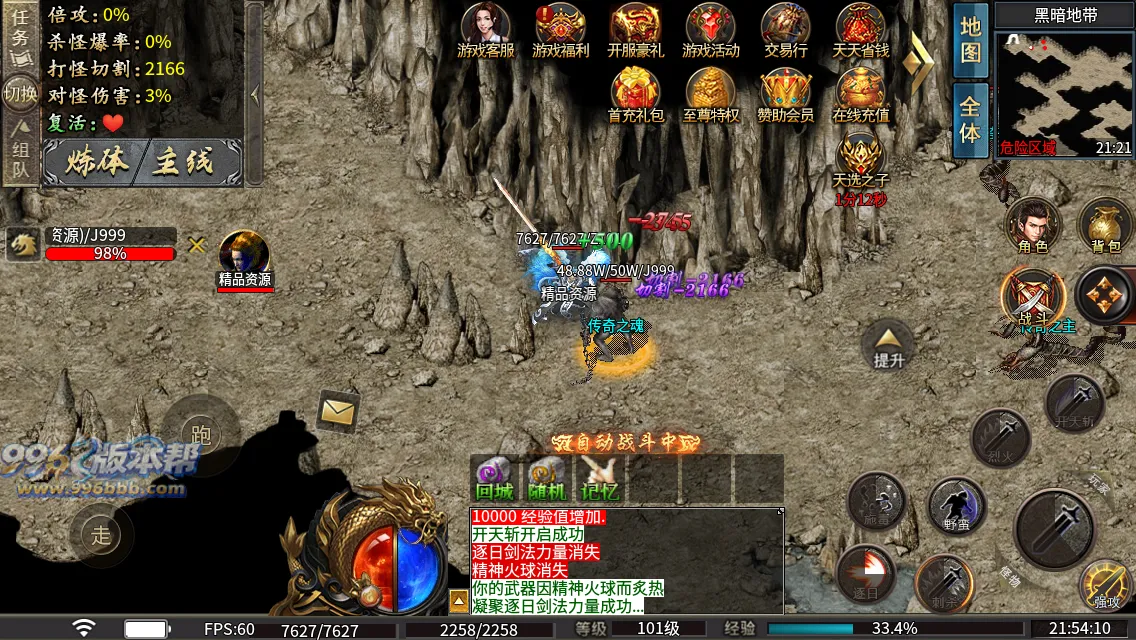Click the 提升 upgrade arrow button

tap(888, 344)
